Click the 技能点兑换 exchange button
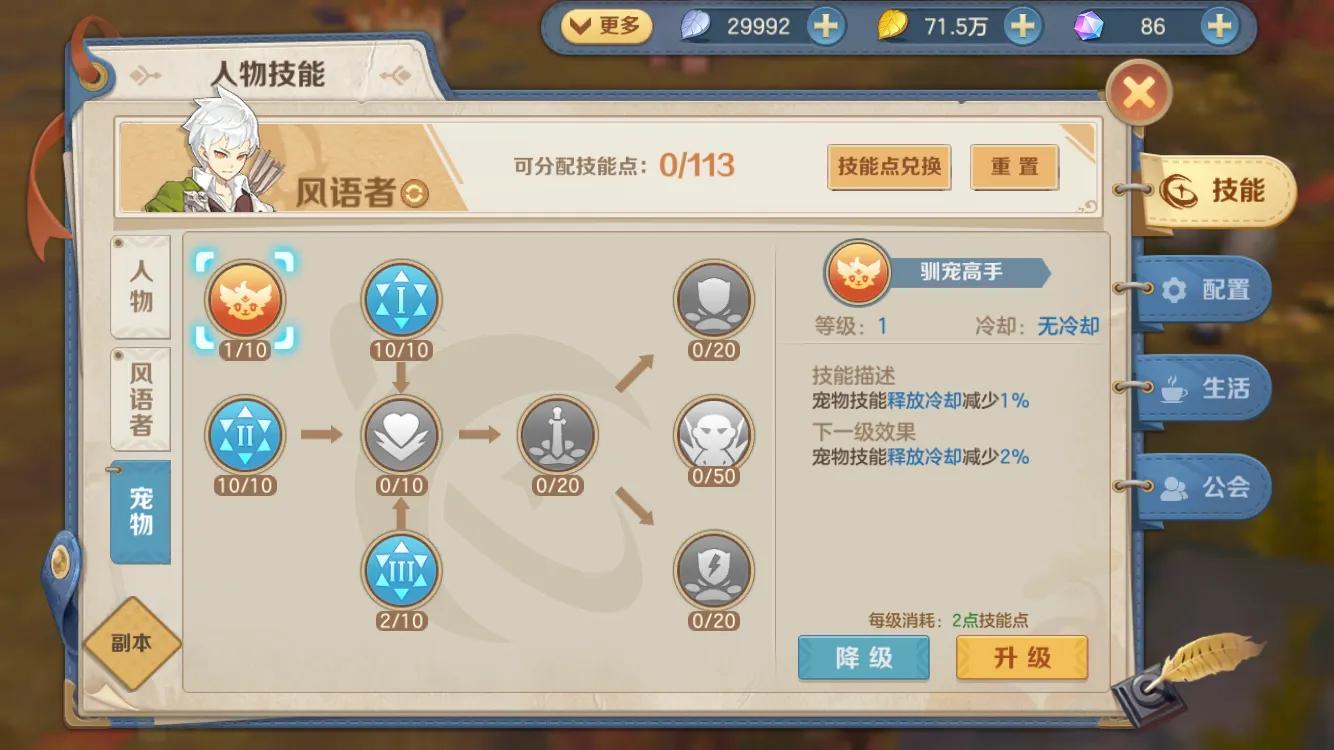 point(888,167)
